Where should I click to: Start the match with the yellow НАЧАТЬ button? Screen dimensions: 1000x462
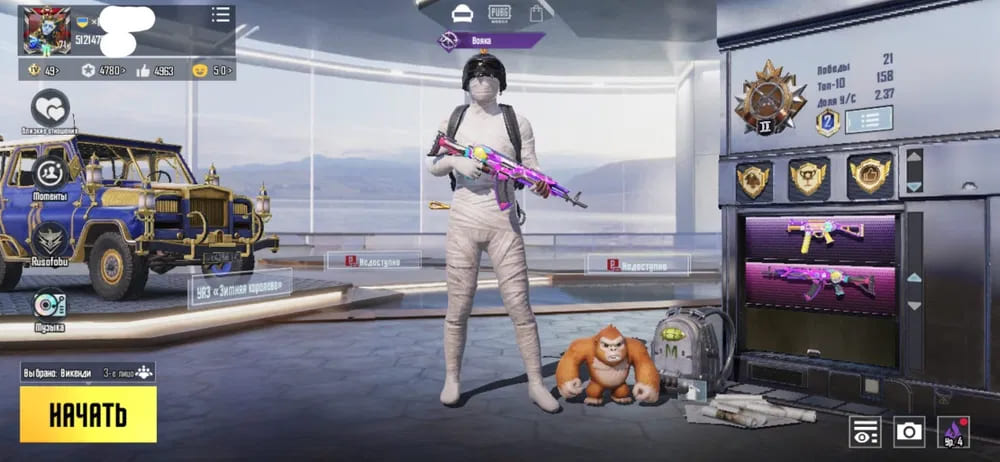tap(88, 414)
